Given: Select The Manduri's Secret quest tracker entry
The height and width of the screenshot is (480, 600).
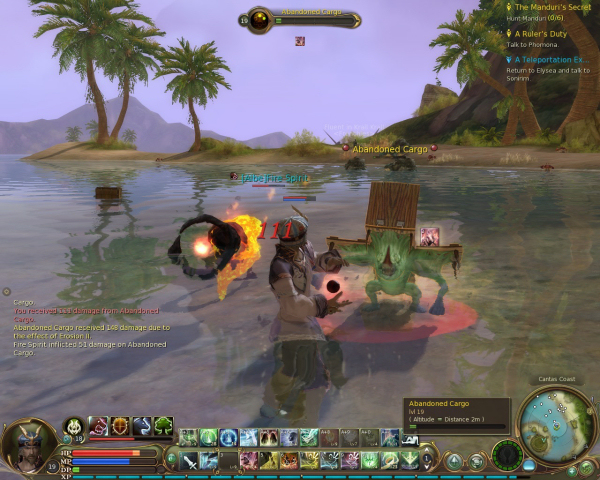Looking at the screenshot, I should click(x=552, y=8).
